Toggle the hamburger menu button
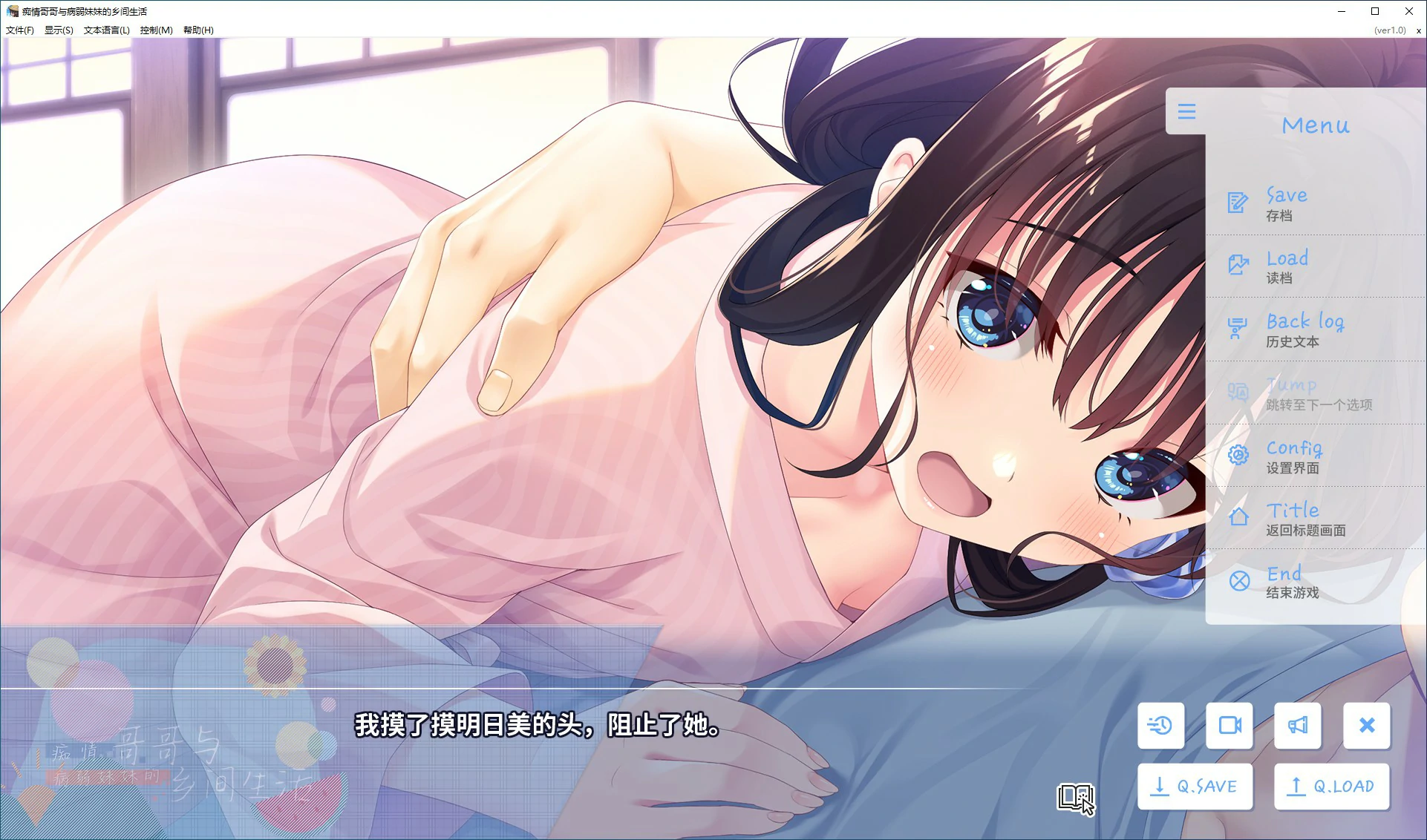 click(x=1187, y=111)
